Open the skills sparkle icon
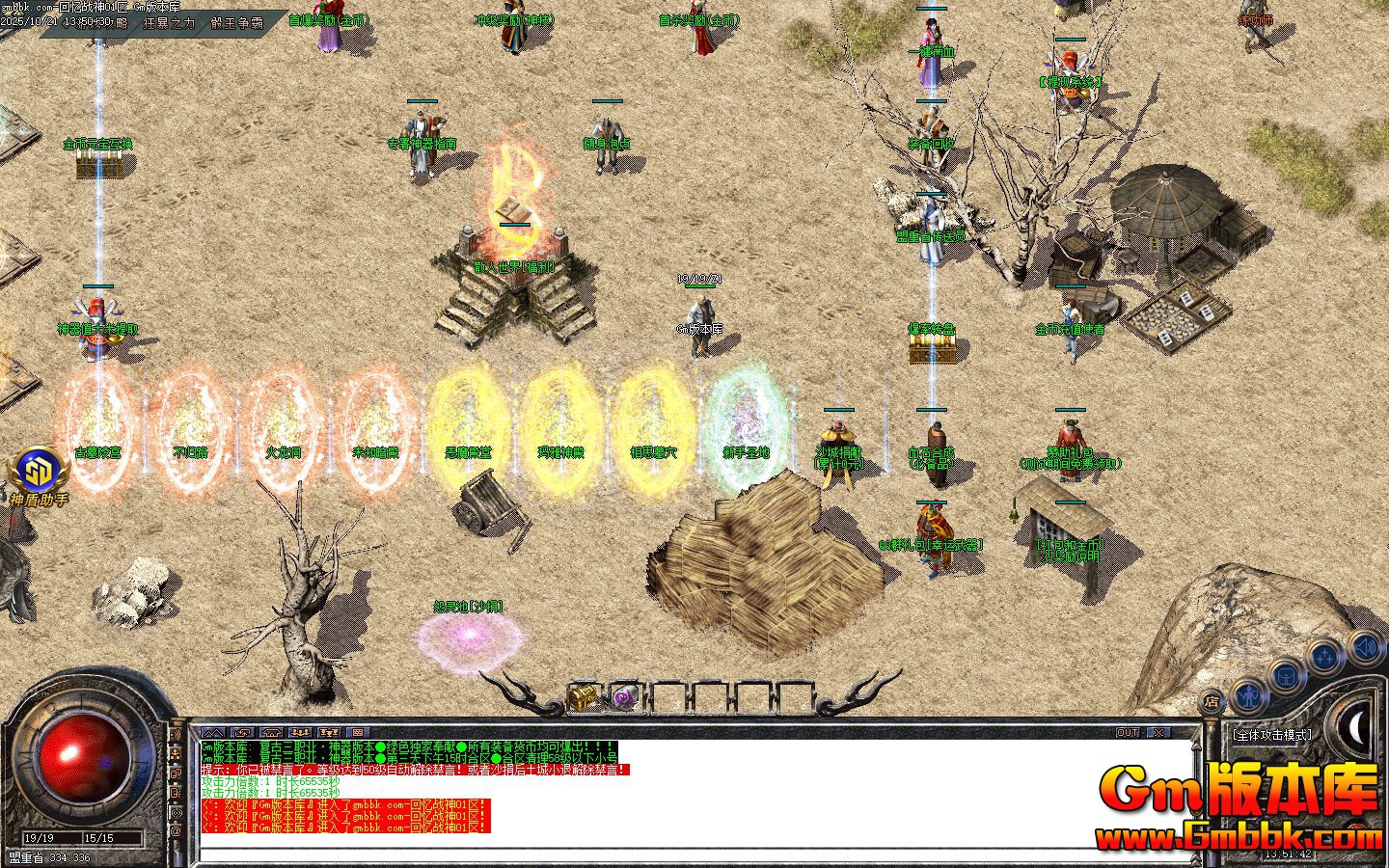1389x868 pixels. click(x=1322, y=657)
